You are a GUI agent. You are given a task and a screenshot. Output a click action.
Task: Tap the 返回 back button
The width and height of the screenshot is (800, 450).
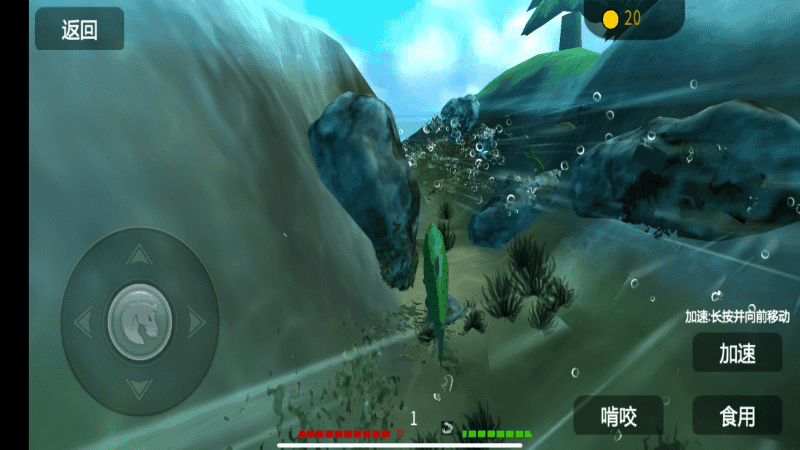click(80, 29)
